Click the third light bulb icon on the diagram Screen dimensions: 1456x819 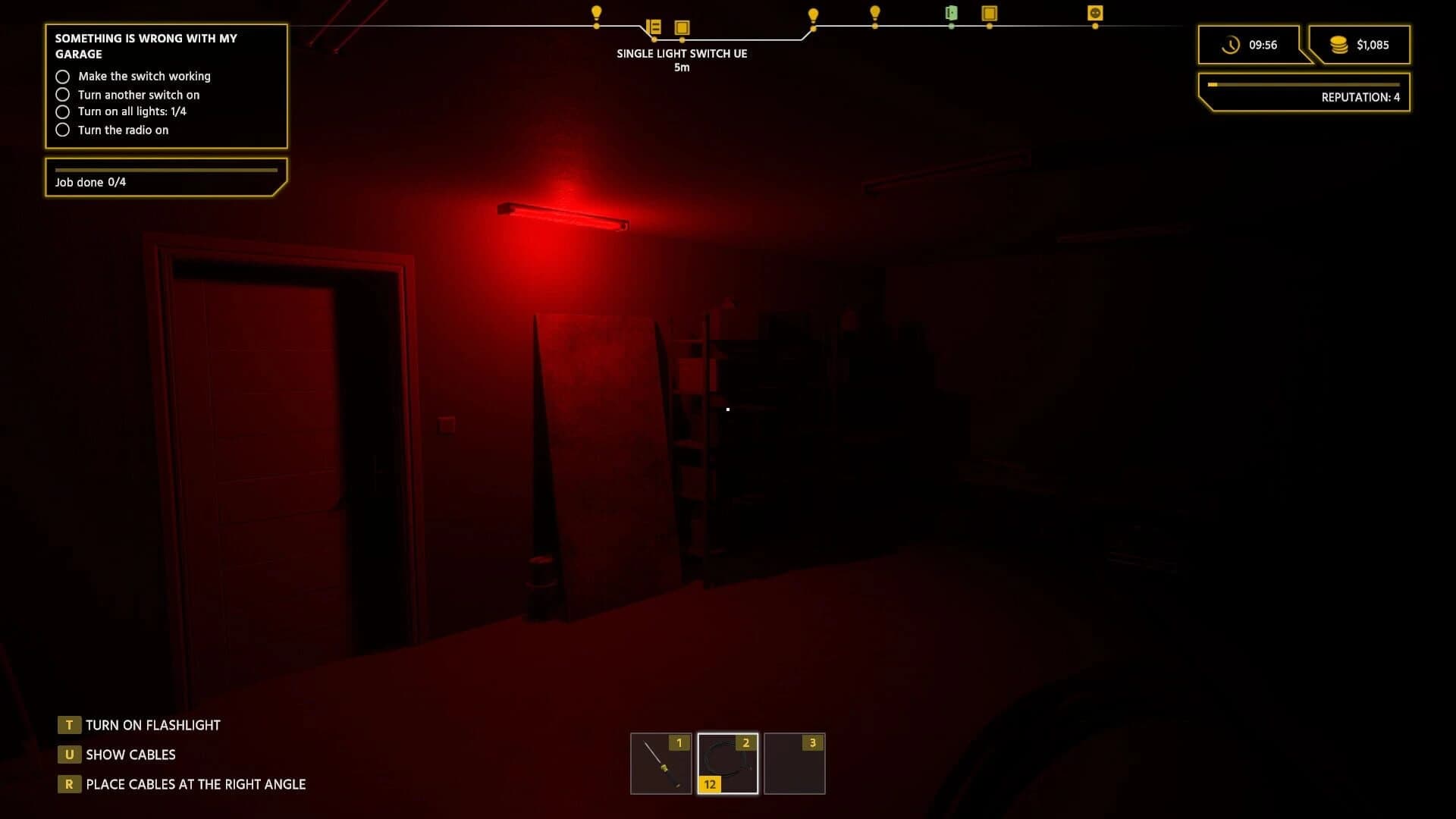coord(874,13)
